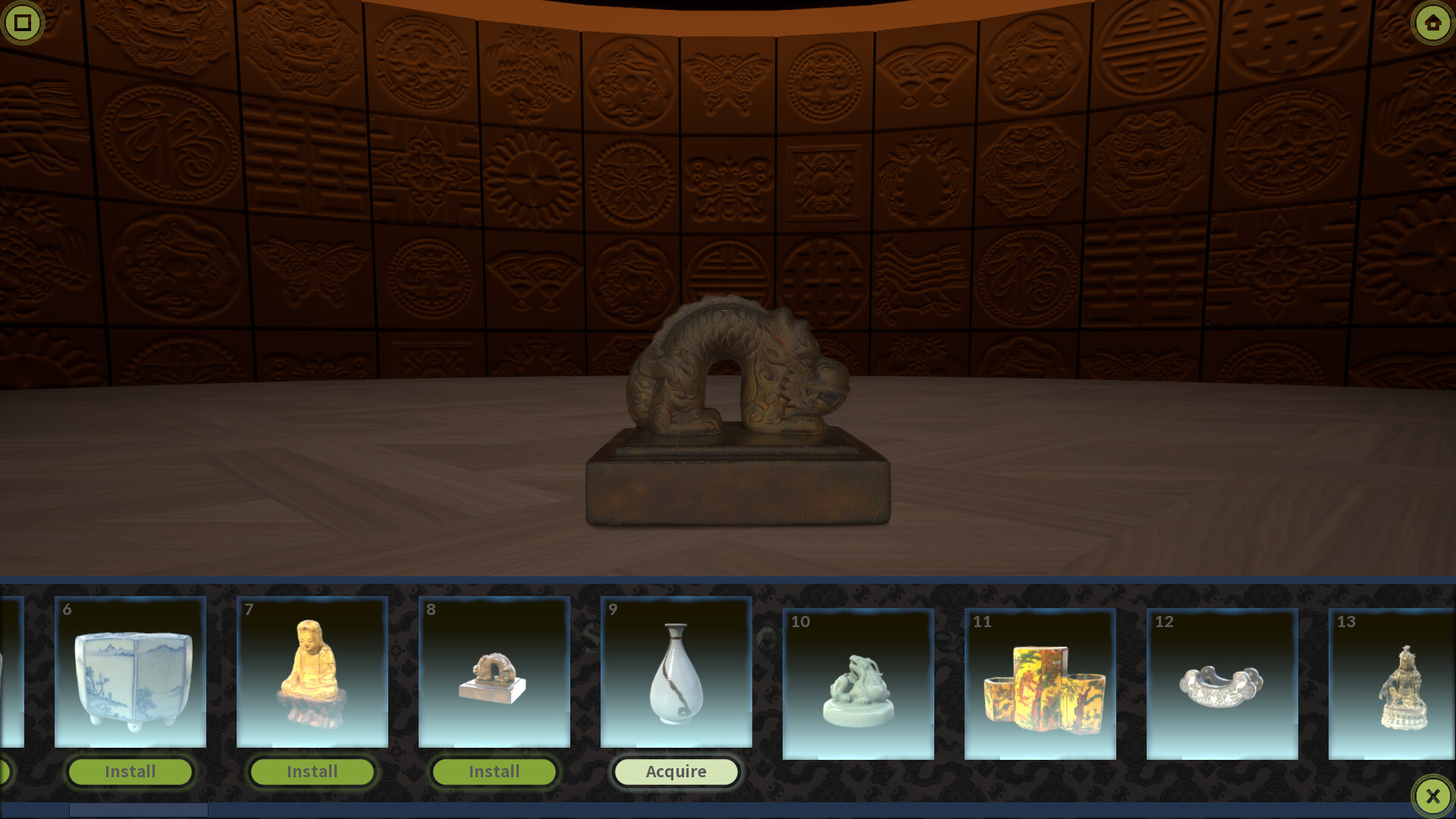The image size is (1456, 819).
Task: Install artifact 7, the seated Buddha figure
Action: click(311, 771)
